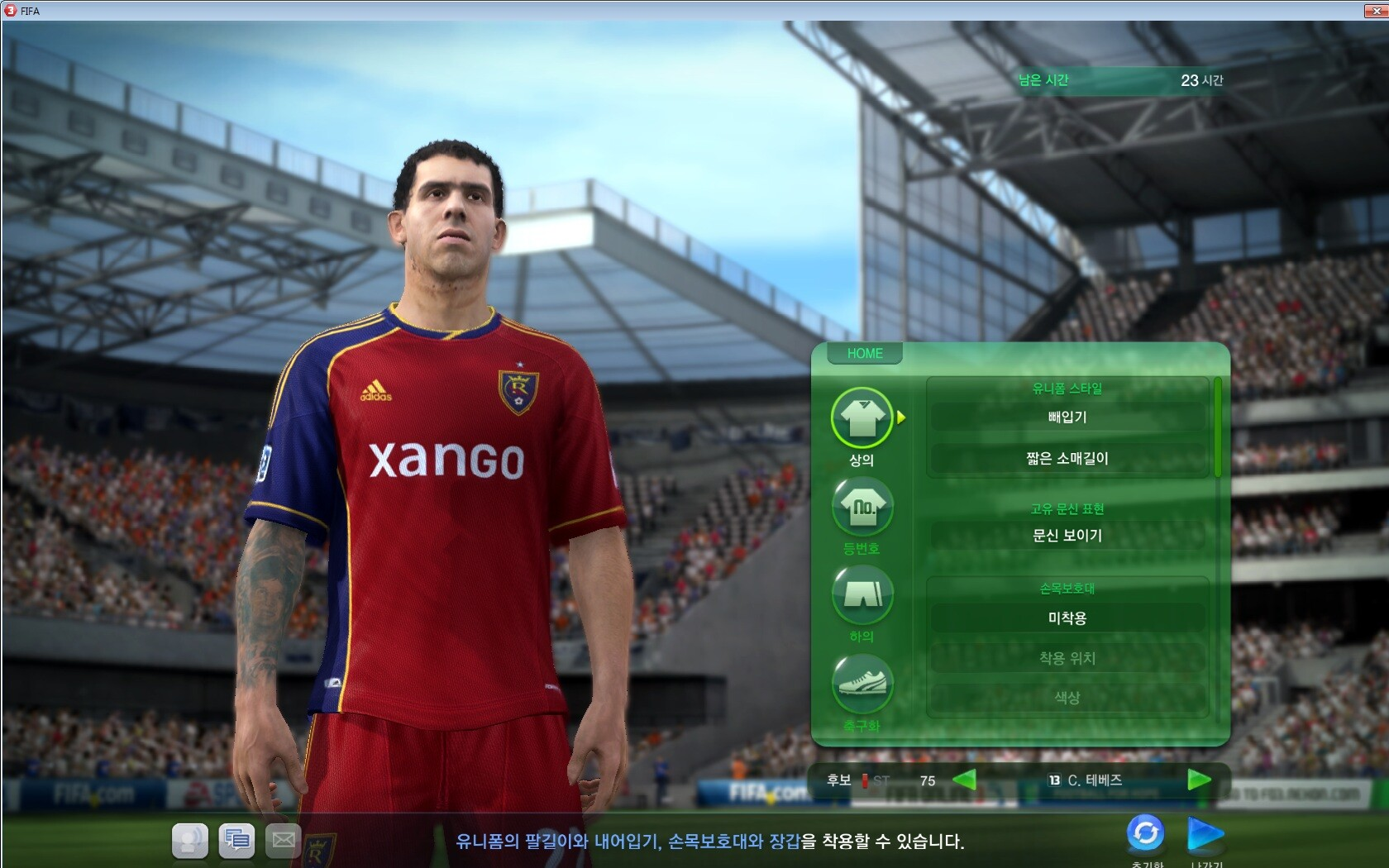
Task: Change the 미착용 wristband setting
Action: tap(1067, 618)
